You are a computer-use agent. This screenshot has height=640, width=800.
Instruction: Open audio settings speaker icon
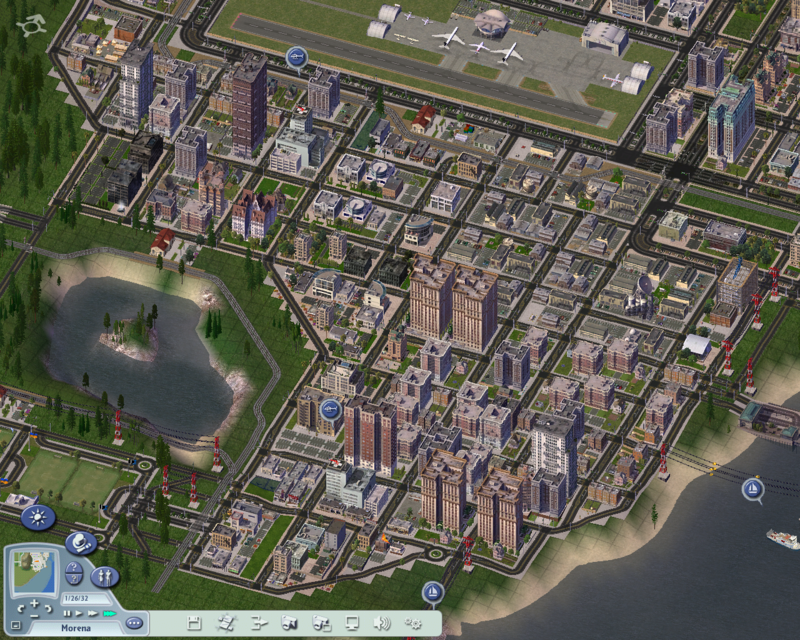pyautogui.click(x=382, y=623)
